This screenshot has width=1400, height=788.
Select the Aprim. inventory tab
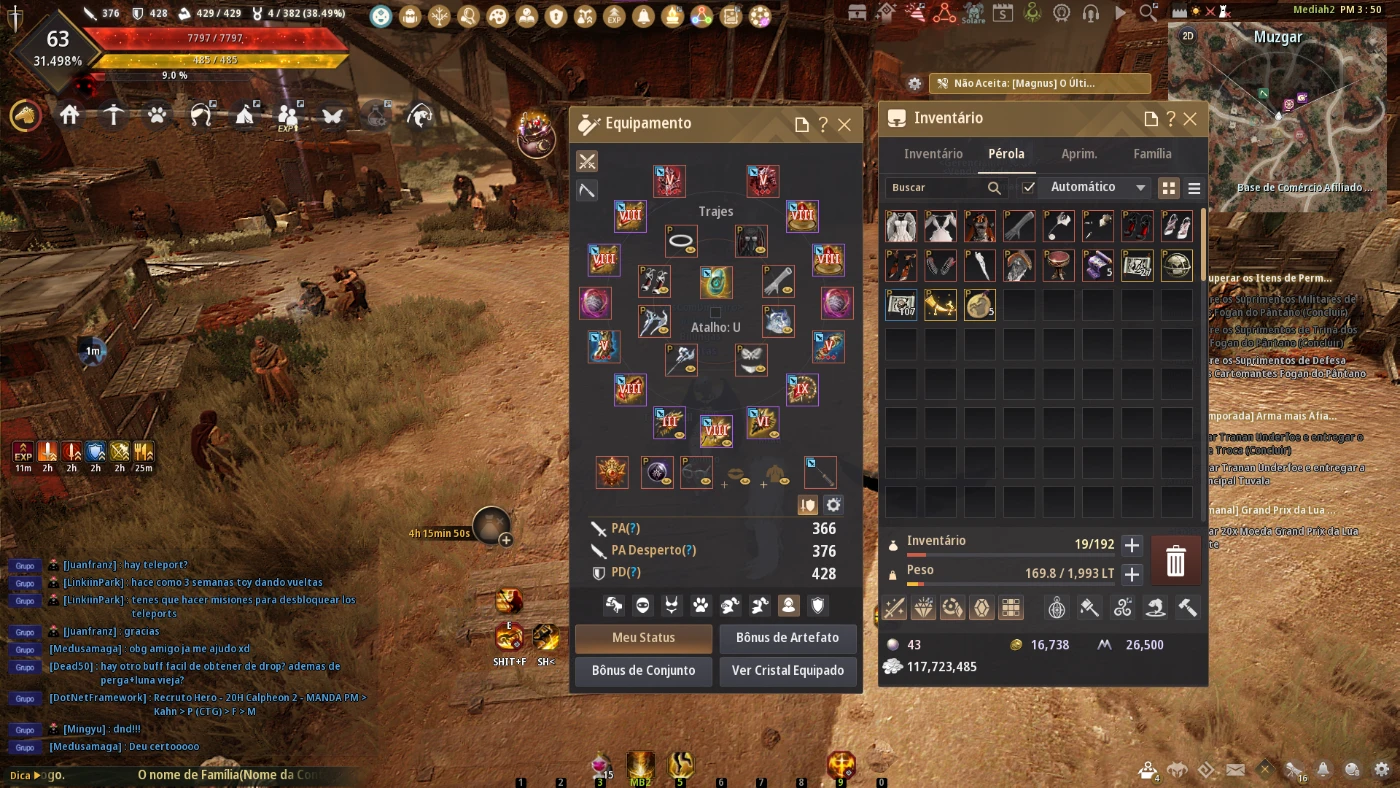pyautogui.click(x=1079, y=154)
